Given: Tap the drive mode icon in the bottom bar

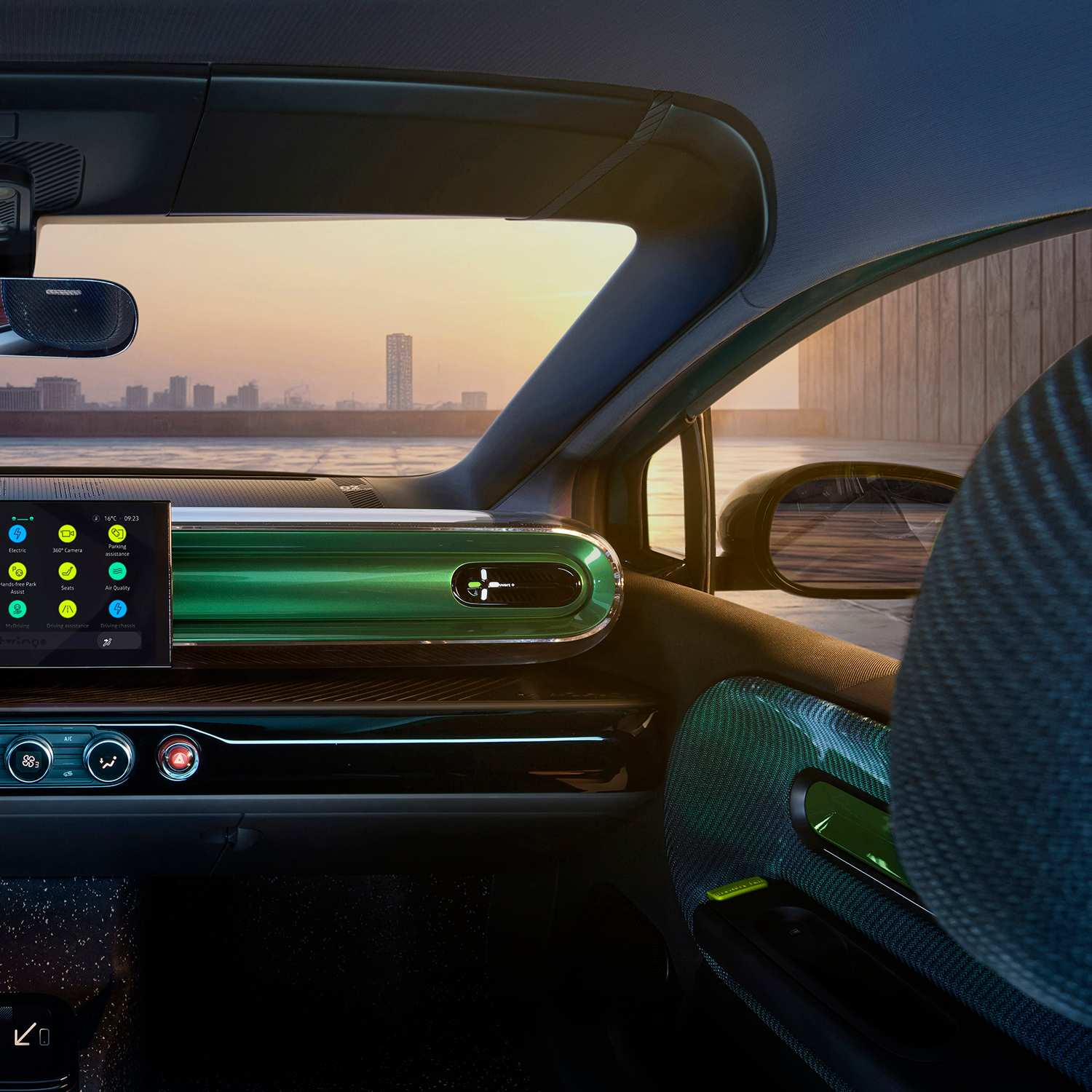Looking at the screenshot, I should point(108,641).
